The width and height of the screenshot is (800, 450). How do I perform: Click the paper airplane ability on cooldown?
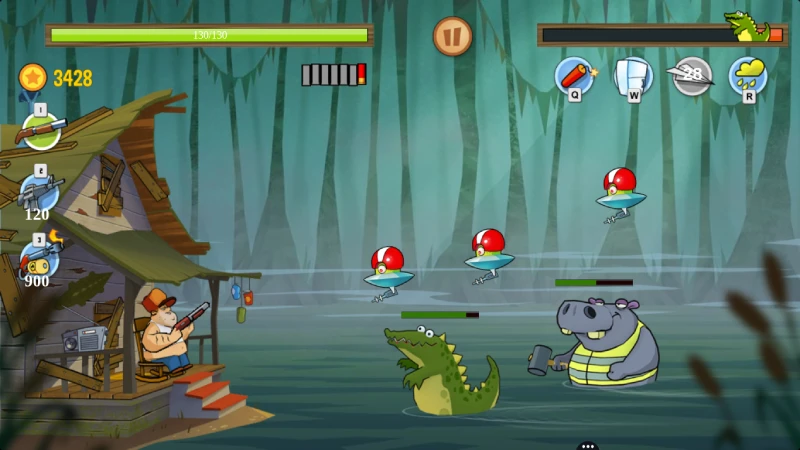pyautogui.click(x=692, y=76)
